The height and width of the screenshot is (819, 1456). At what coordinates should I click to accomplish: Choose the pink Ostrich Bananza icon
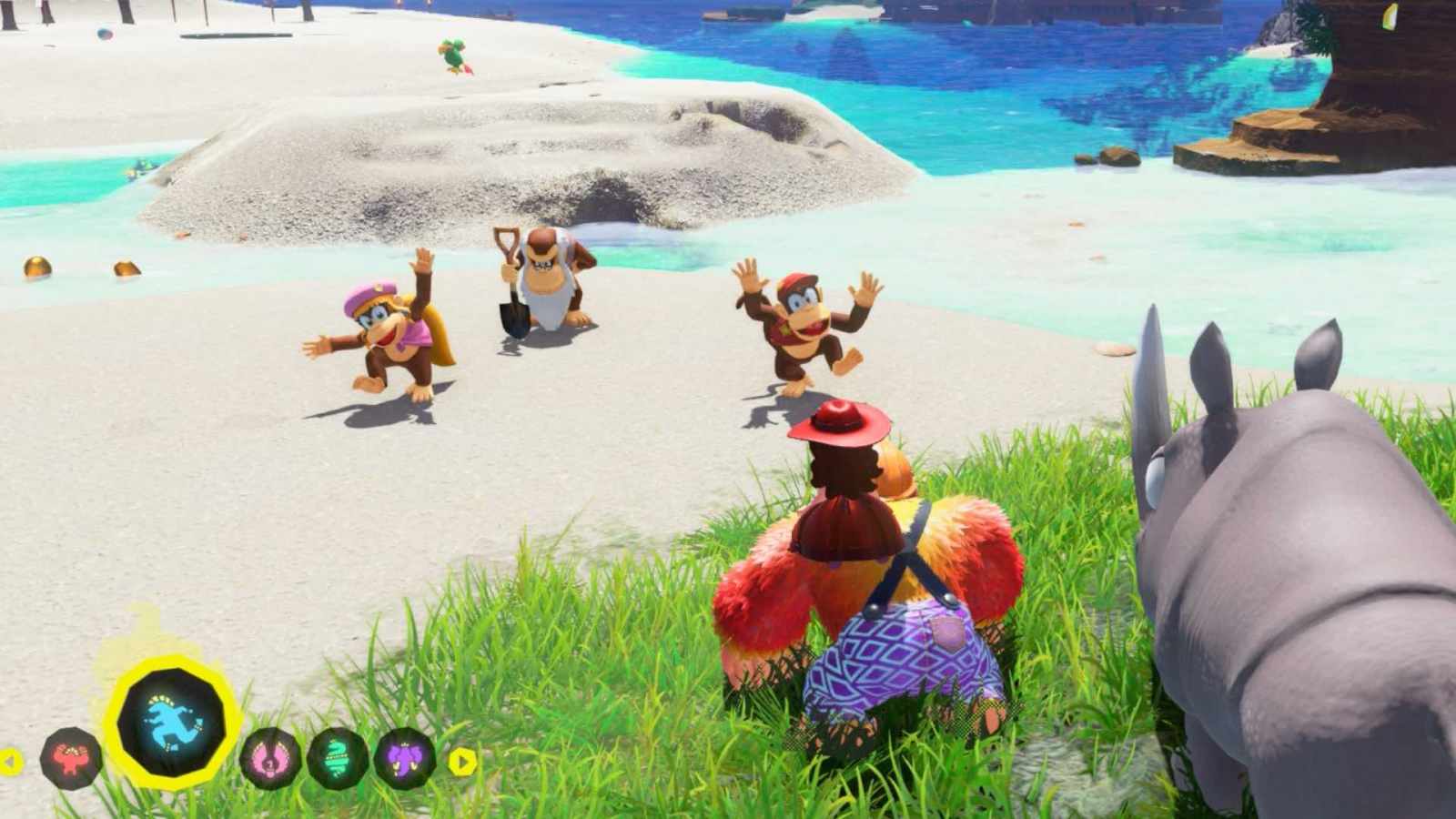(271, 758)
